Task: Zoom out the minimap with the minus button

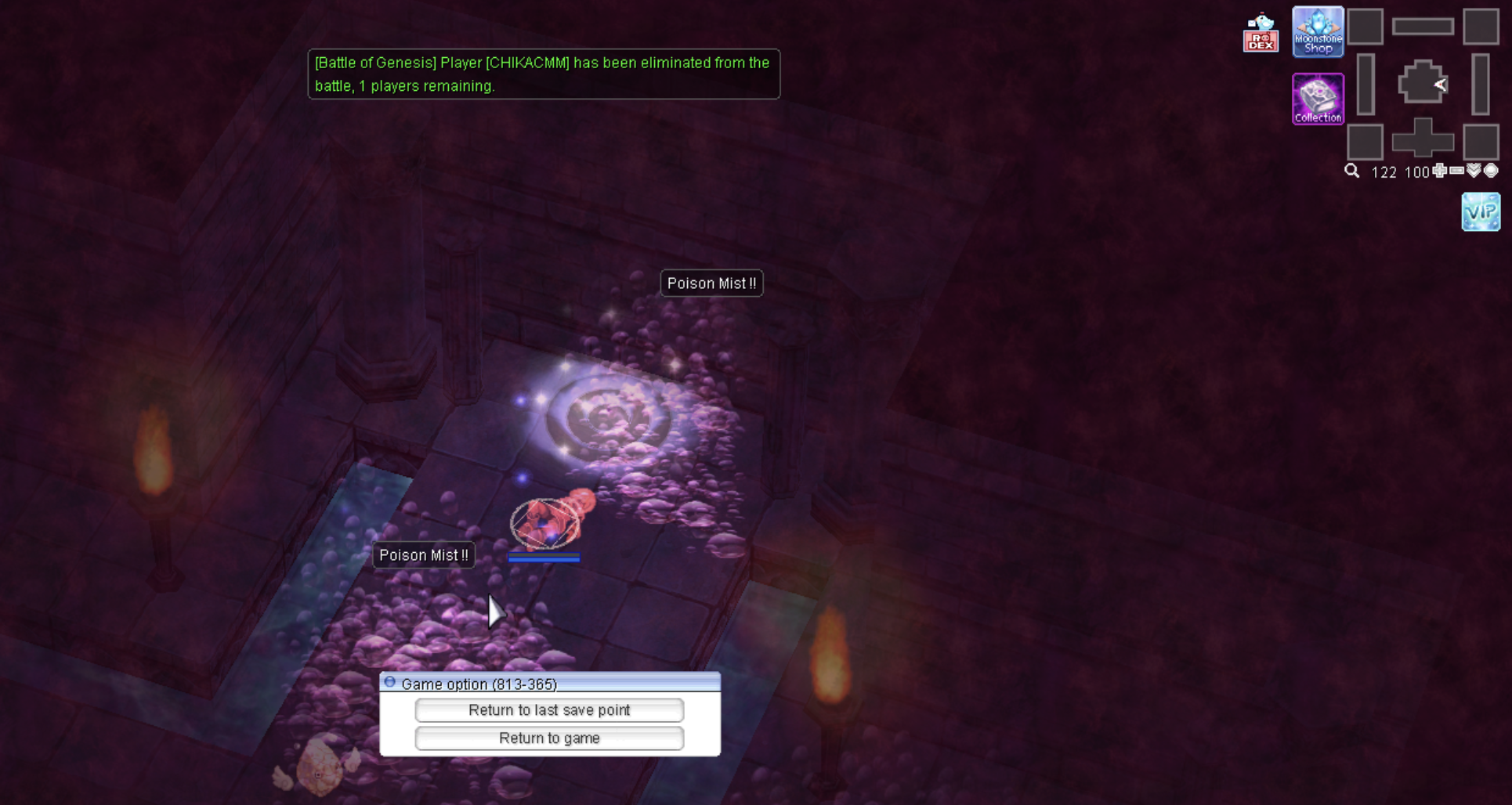Action: 1457,171
